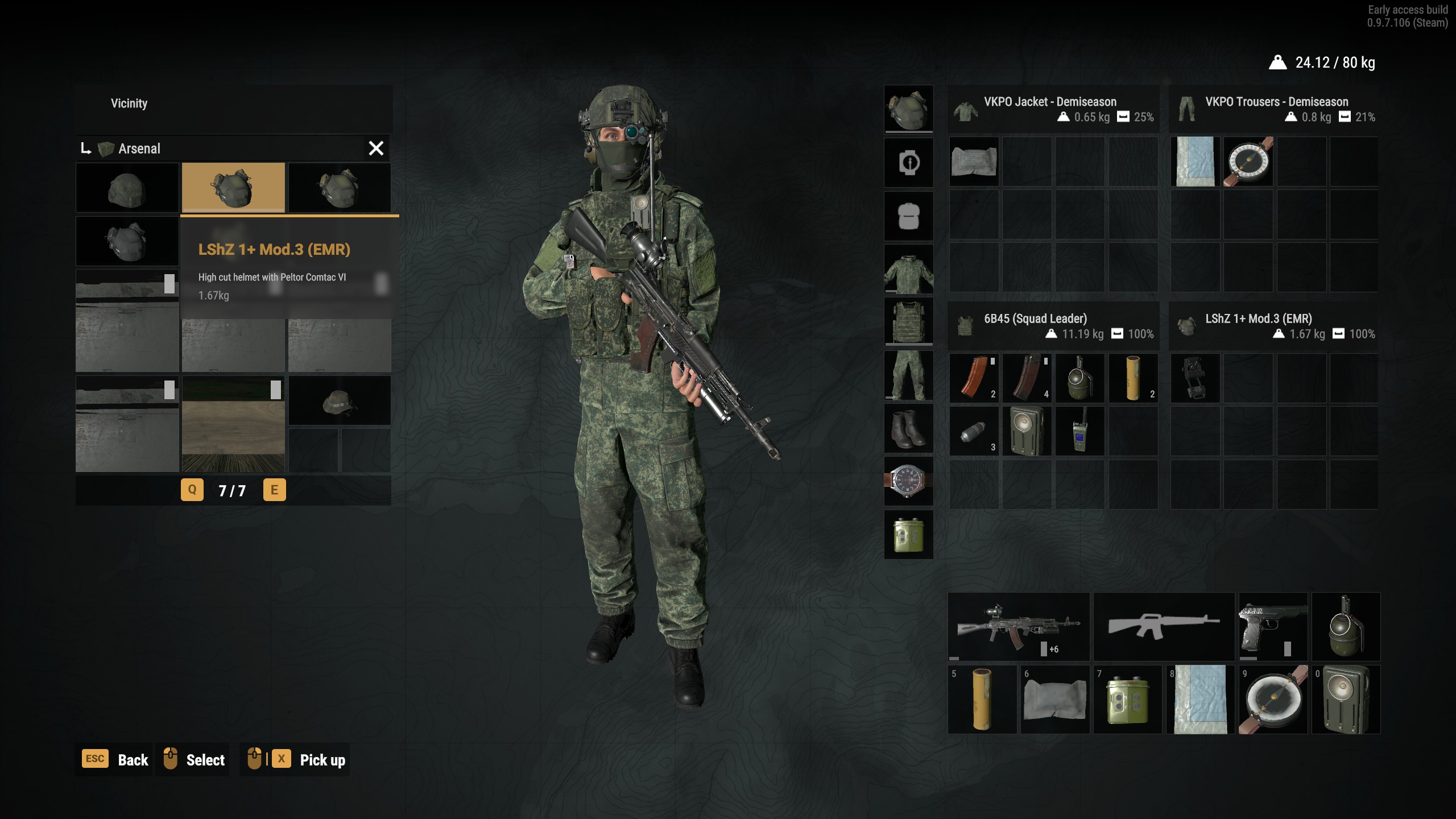Select the trousers equipment slot
Screen dimensions: 1456x819
908,375
